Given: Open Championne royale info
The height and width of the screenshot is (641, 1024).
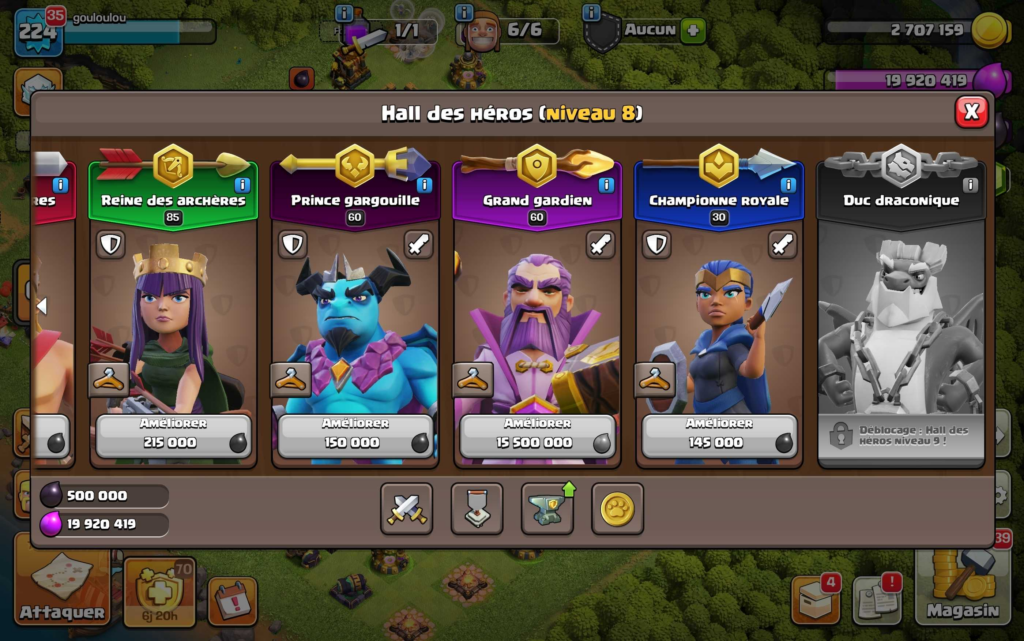Looking at the screenshot, I should (788, 185).
